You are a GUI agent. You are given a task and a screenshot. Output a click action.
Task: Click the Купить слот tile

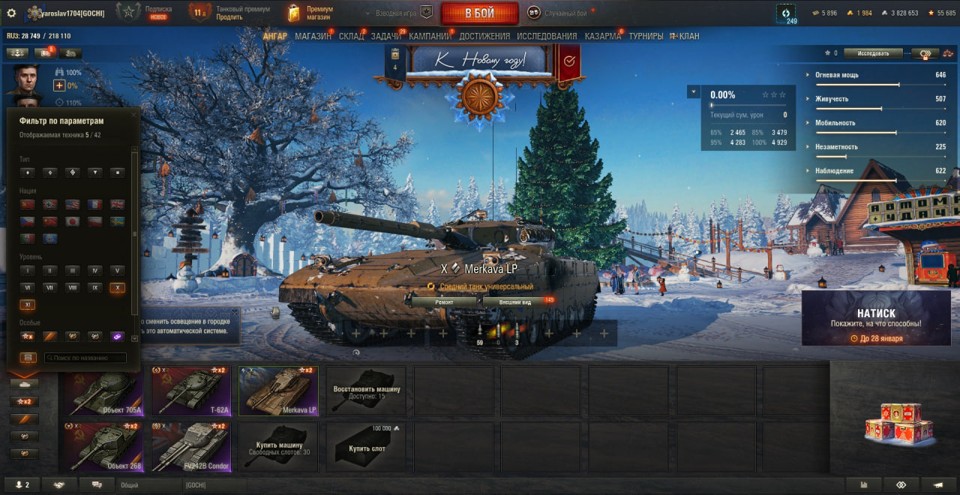[x=367, y=445]
